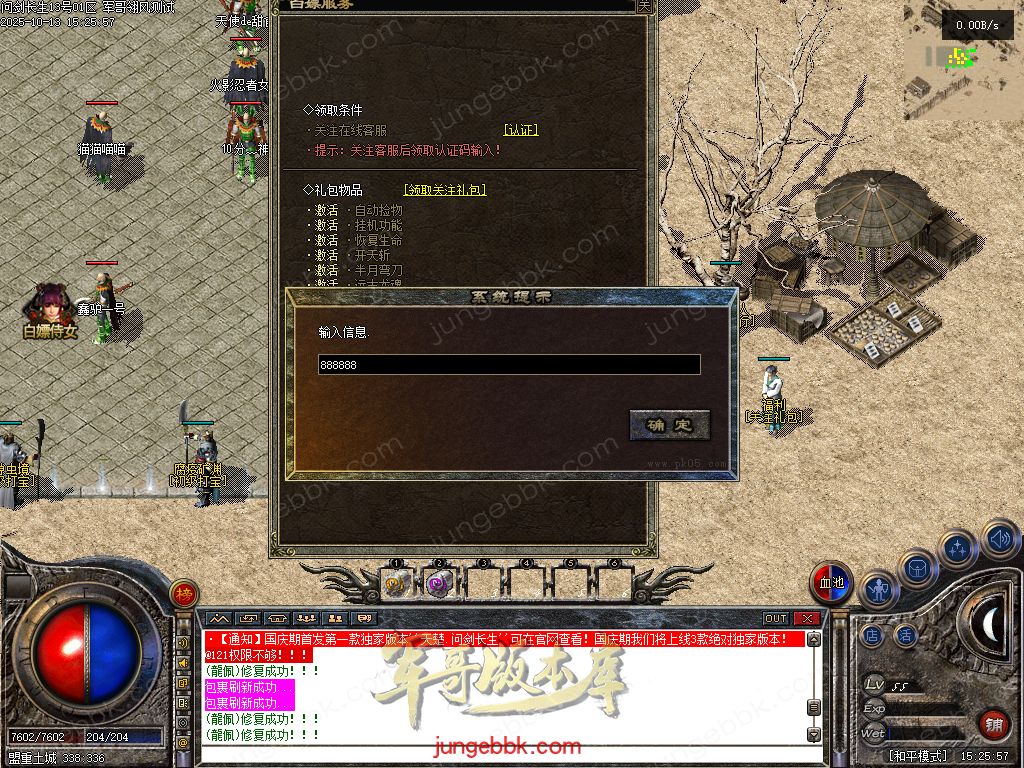Click the chat window OUT button
The image size is (1024, 768).
pyautogui.click(x=776, y=619)
